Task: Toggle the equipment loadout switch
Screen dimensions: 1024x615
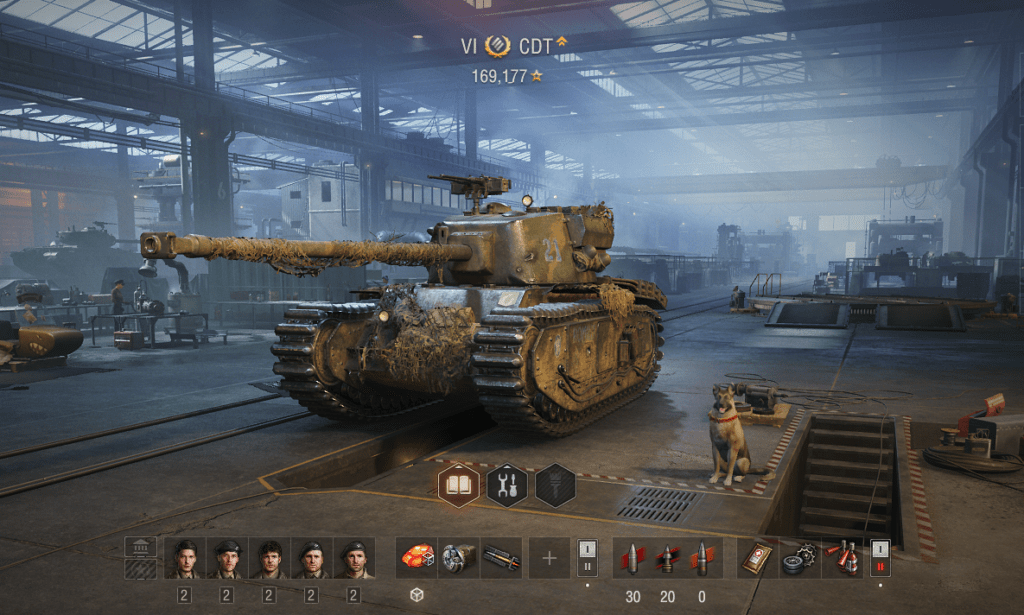Action: tap(587, 557)
